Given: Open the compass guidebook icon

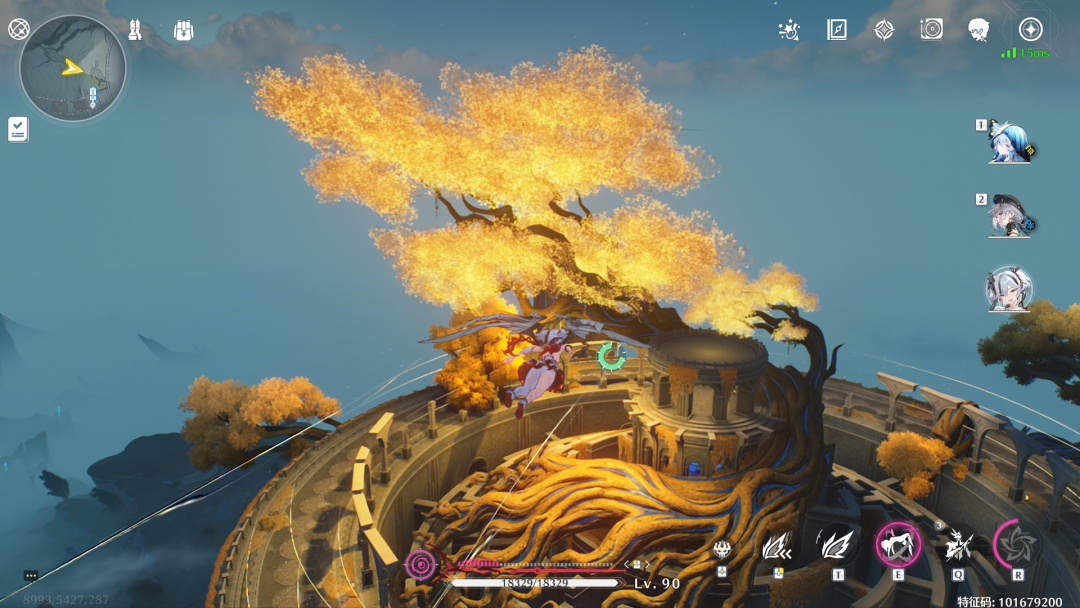Looking at the screenshot, I should pyautogui.click(x=837, y=30).
